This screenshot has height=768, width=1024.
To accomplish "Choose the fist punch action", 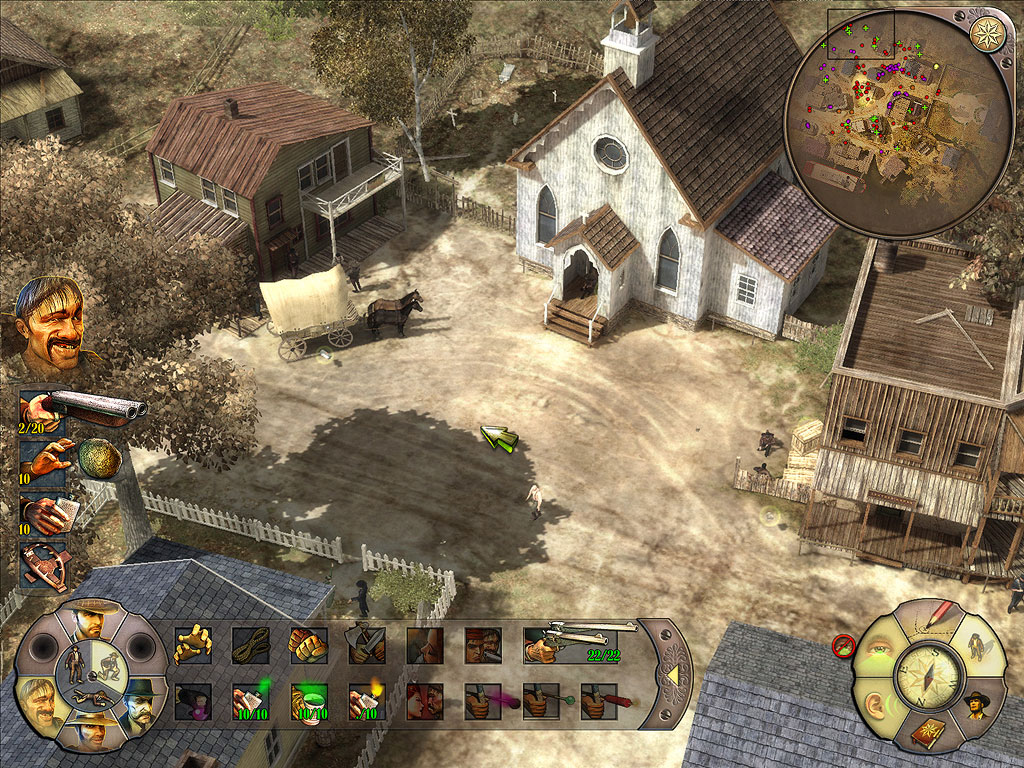I will pos(309,645).
